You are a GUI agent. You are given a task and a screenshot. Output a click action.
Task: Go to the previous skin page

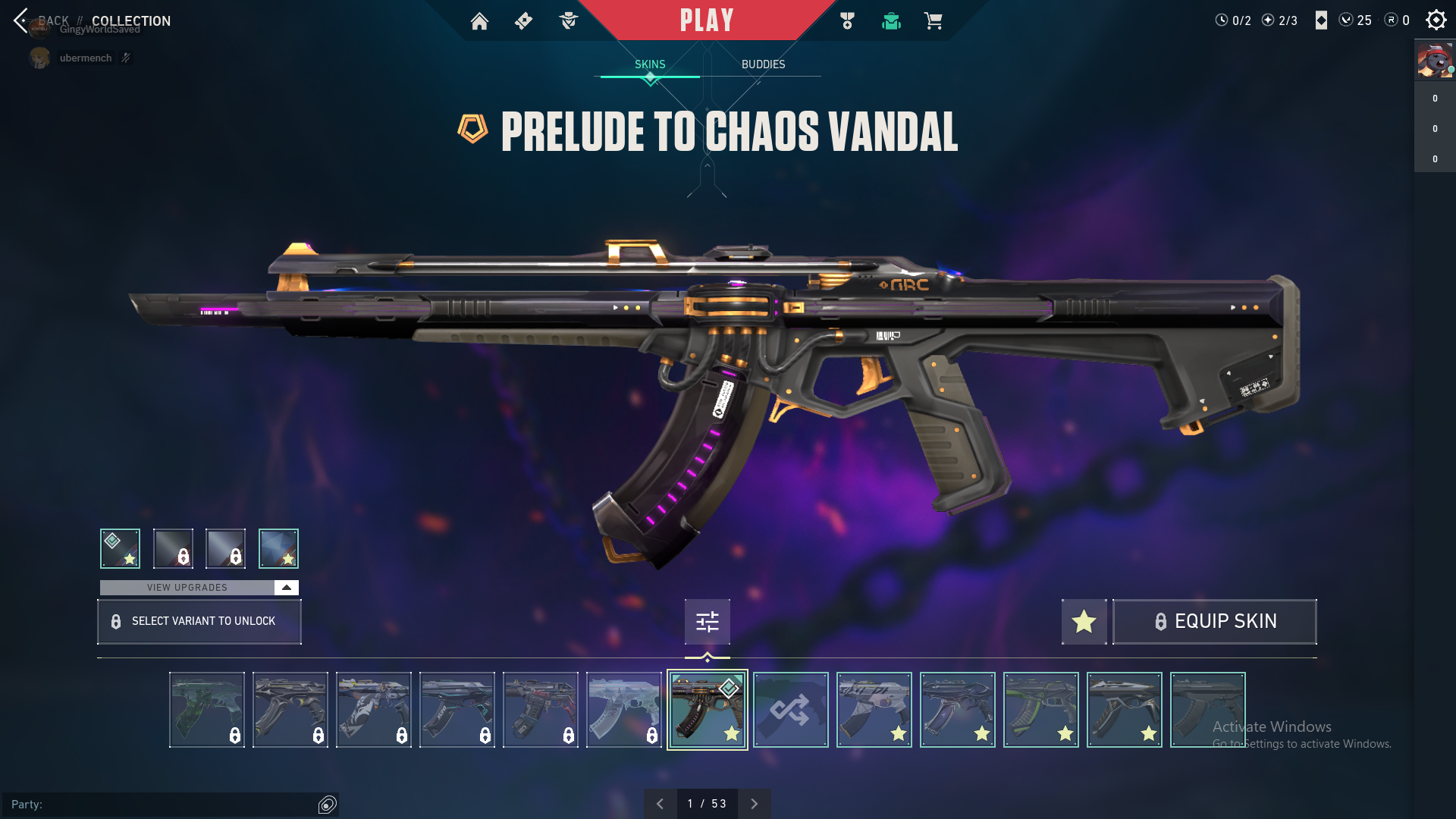[x=660, y=804]
